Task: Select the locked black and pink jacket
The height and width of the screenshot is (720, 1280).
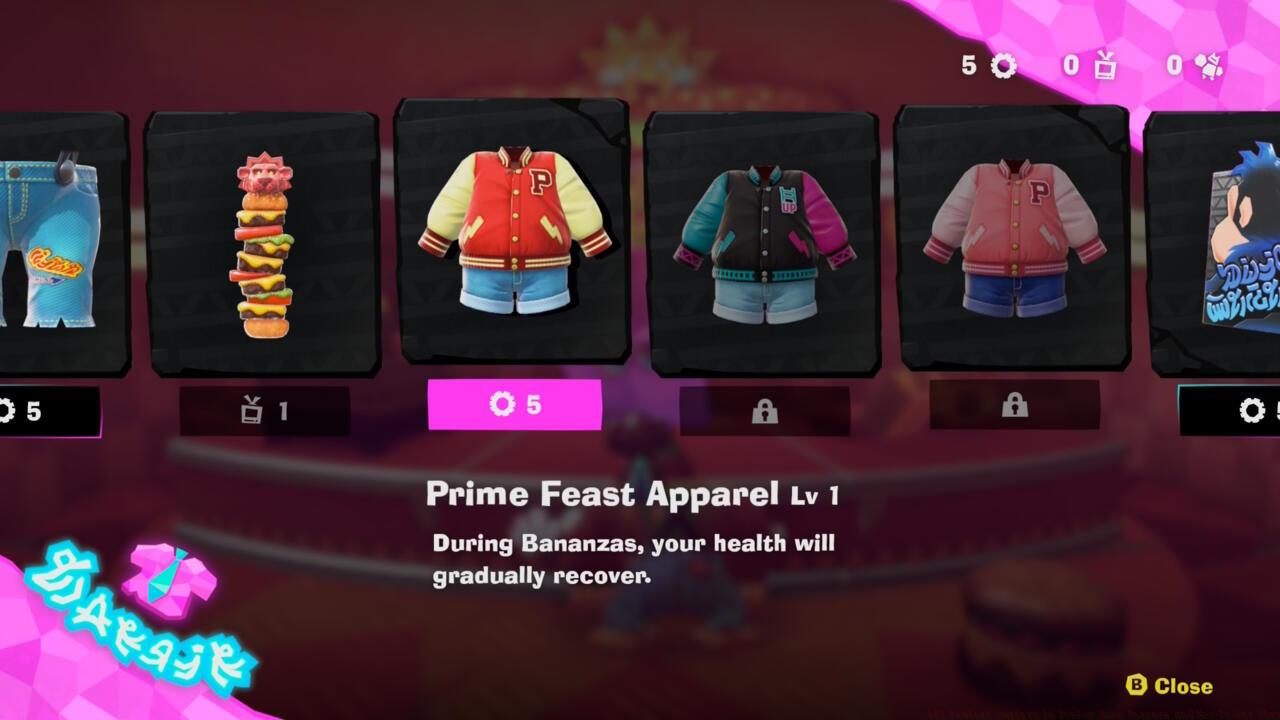Action: (764, 240)
